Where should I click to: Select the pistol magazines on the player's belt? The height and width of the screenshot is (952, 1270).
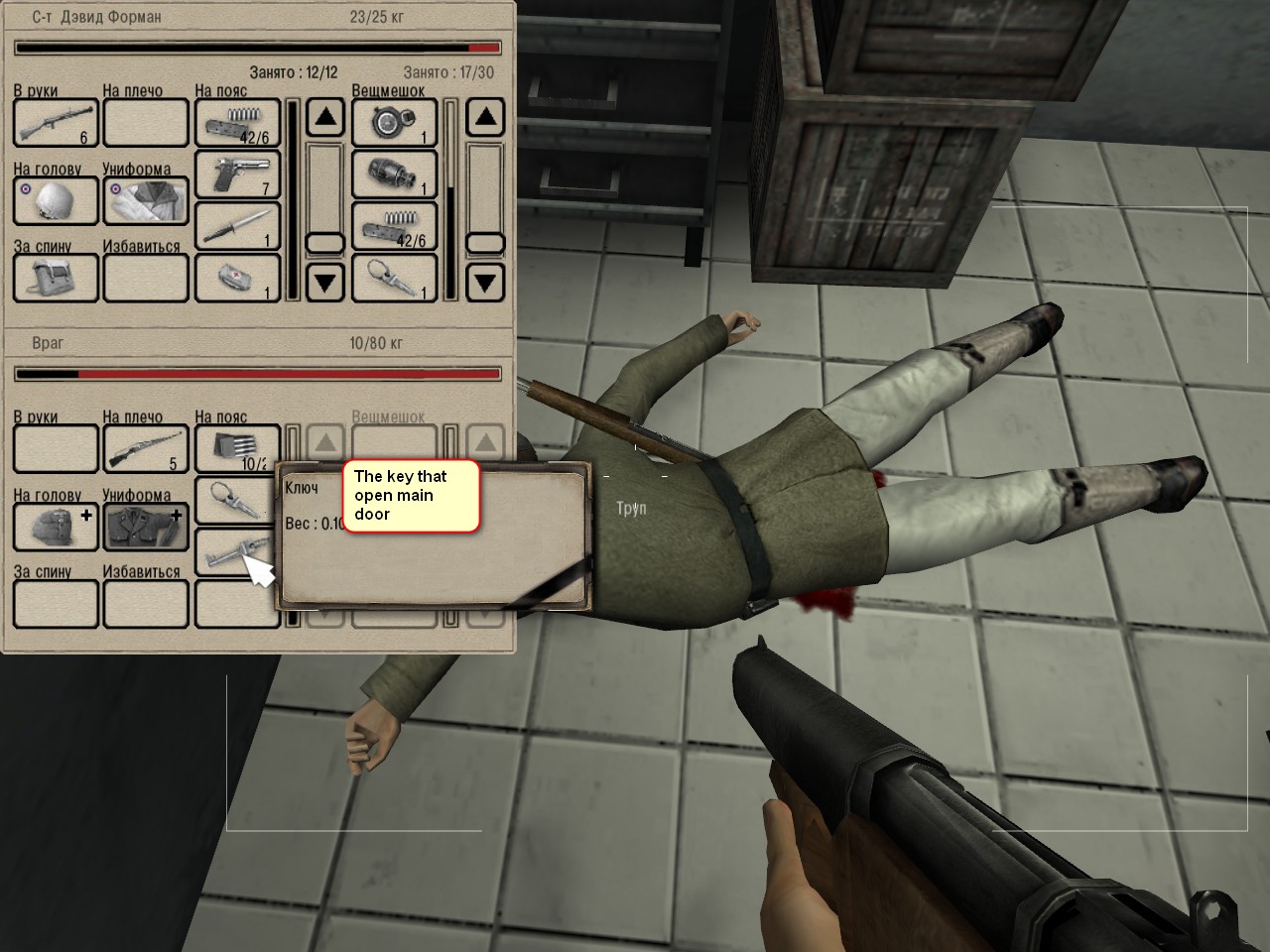(x=237, y=123)
